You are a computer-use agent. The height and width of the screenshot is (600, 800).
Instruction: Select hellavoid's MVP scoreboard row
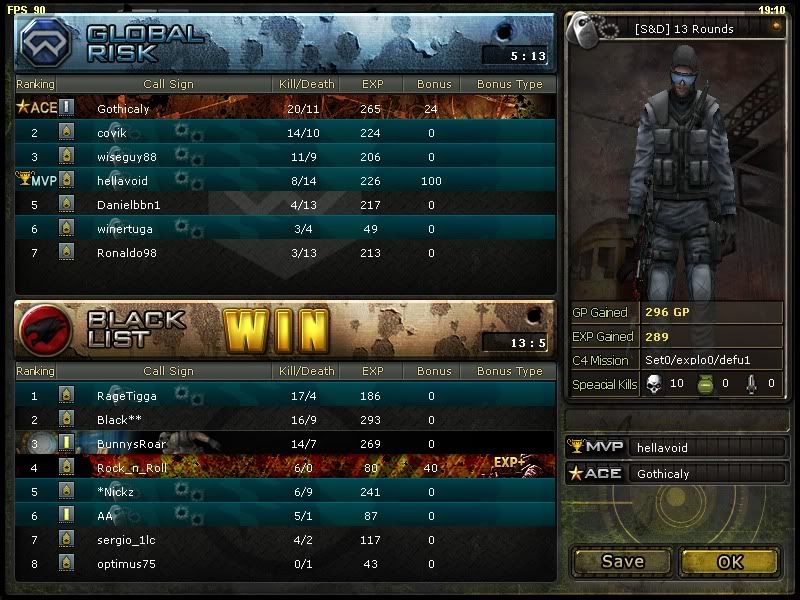284,181
